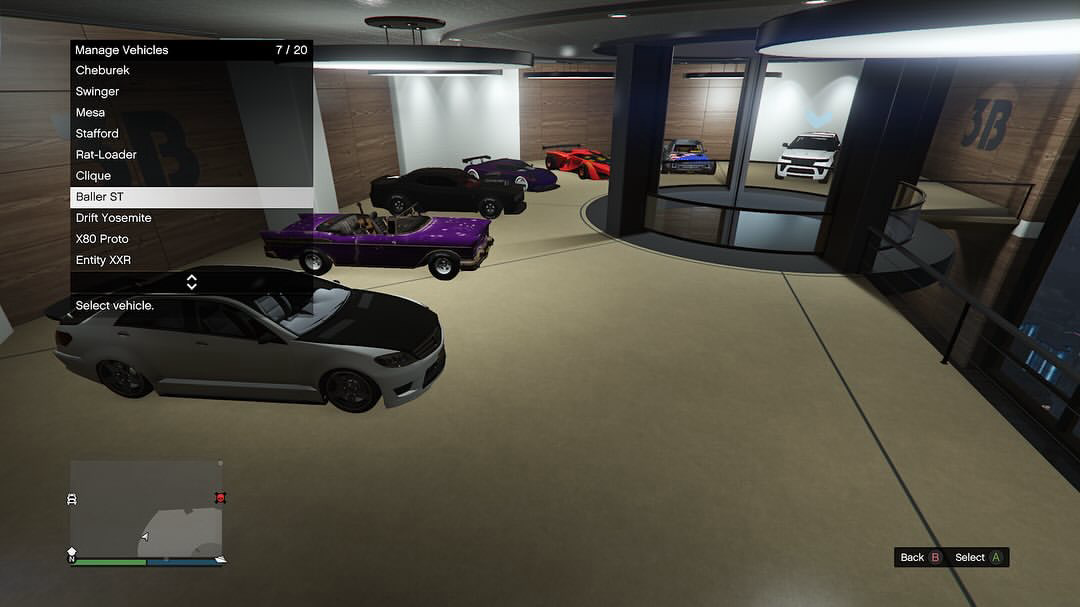
Task: Click the list scroll arrows indicator
Action: click(x=192, y=282)
